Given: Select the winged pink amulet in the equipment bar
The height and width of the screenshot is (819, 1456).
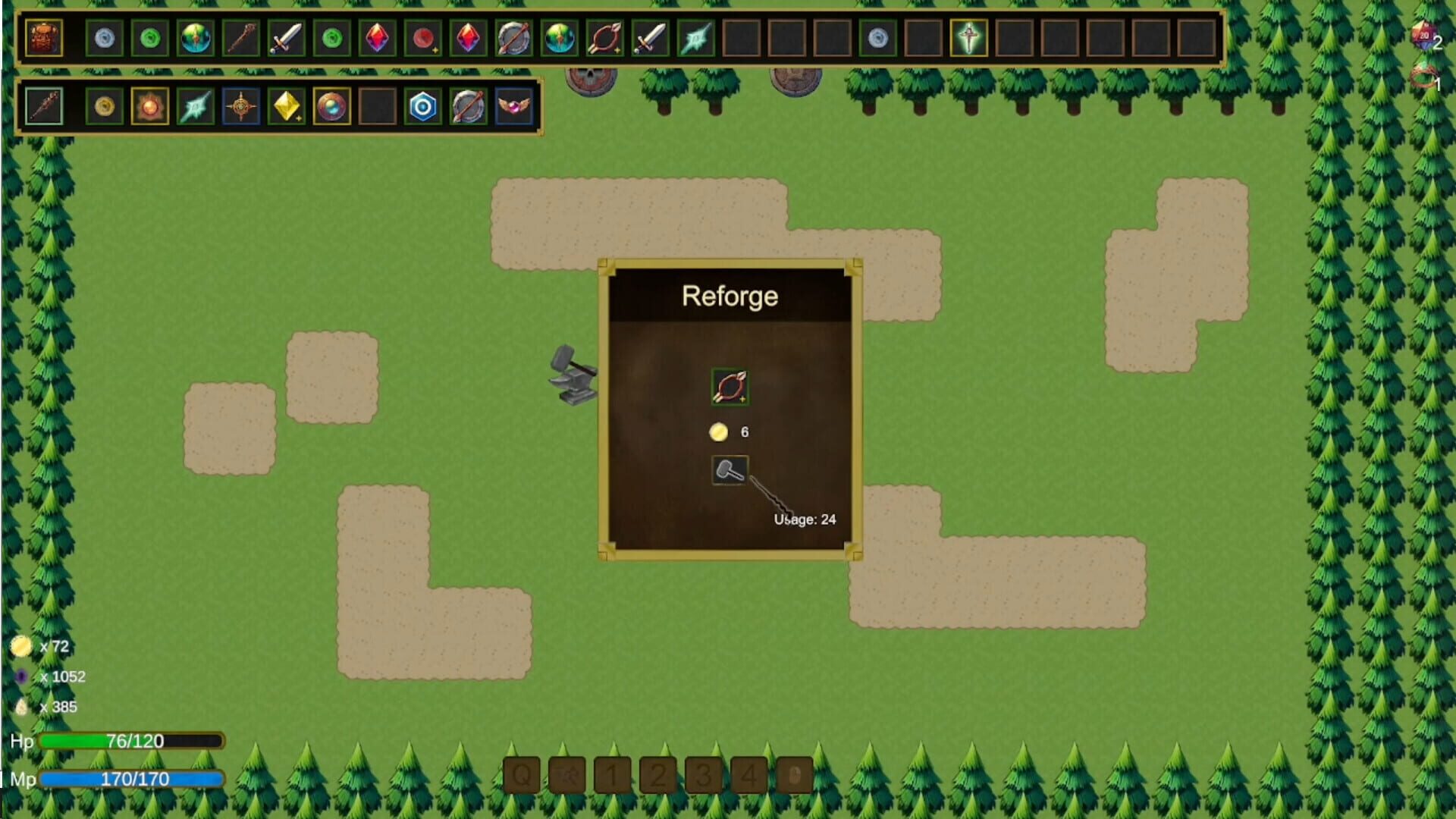Looking at the screenshot, I should (x=514, y=106).
